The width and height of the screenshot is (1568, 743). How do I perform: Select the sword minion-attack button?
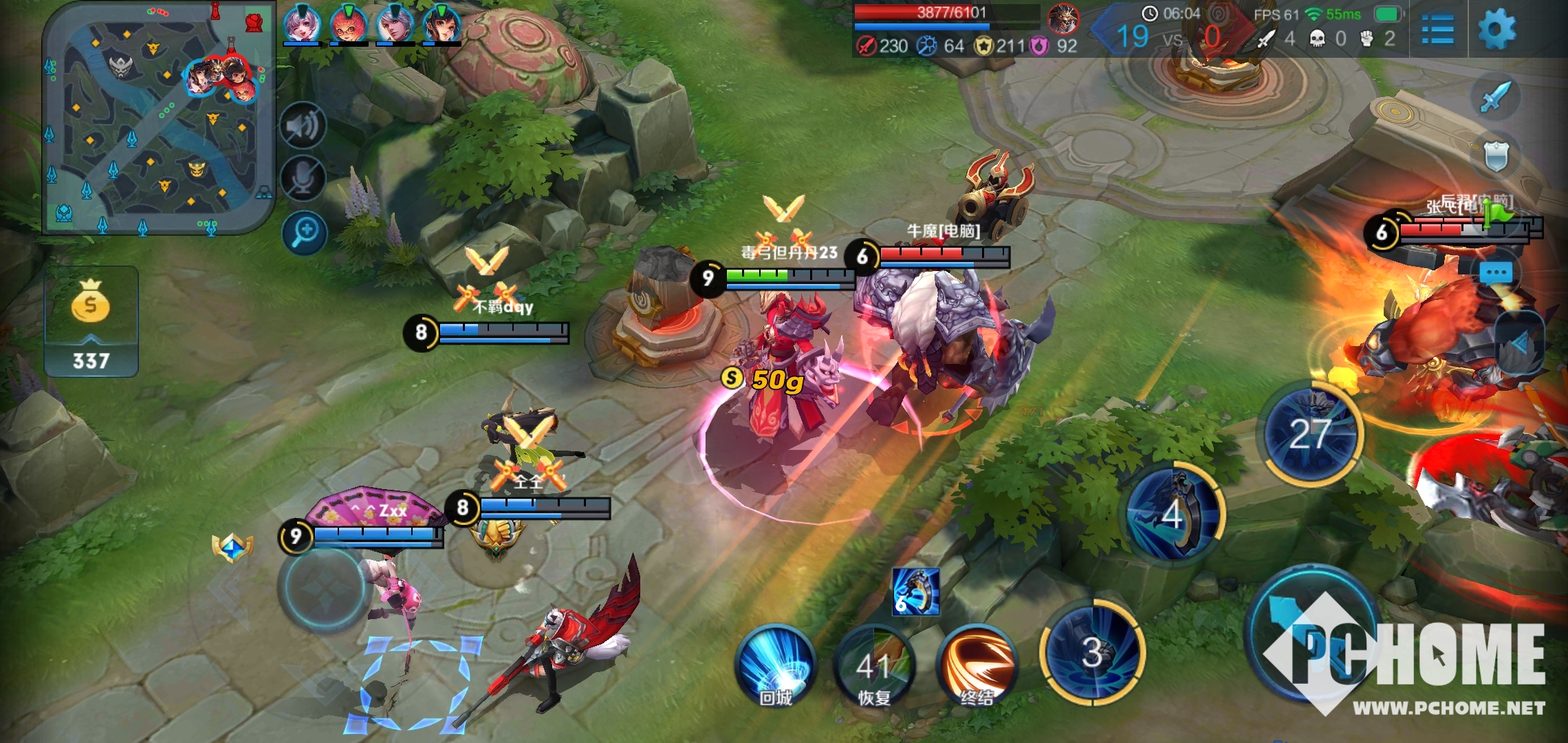pos(1495,96)
